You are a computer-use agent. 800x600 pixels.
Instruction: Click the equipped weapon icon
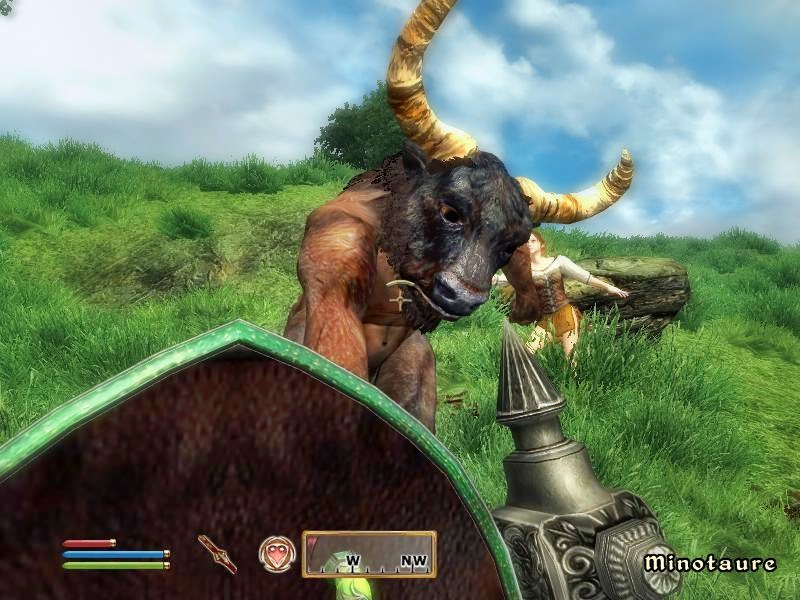click(217, 553)
